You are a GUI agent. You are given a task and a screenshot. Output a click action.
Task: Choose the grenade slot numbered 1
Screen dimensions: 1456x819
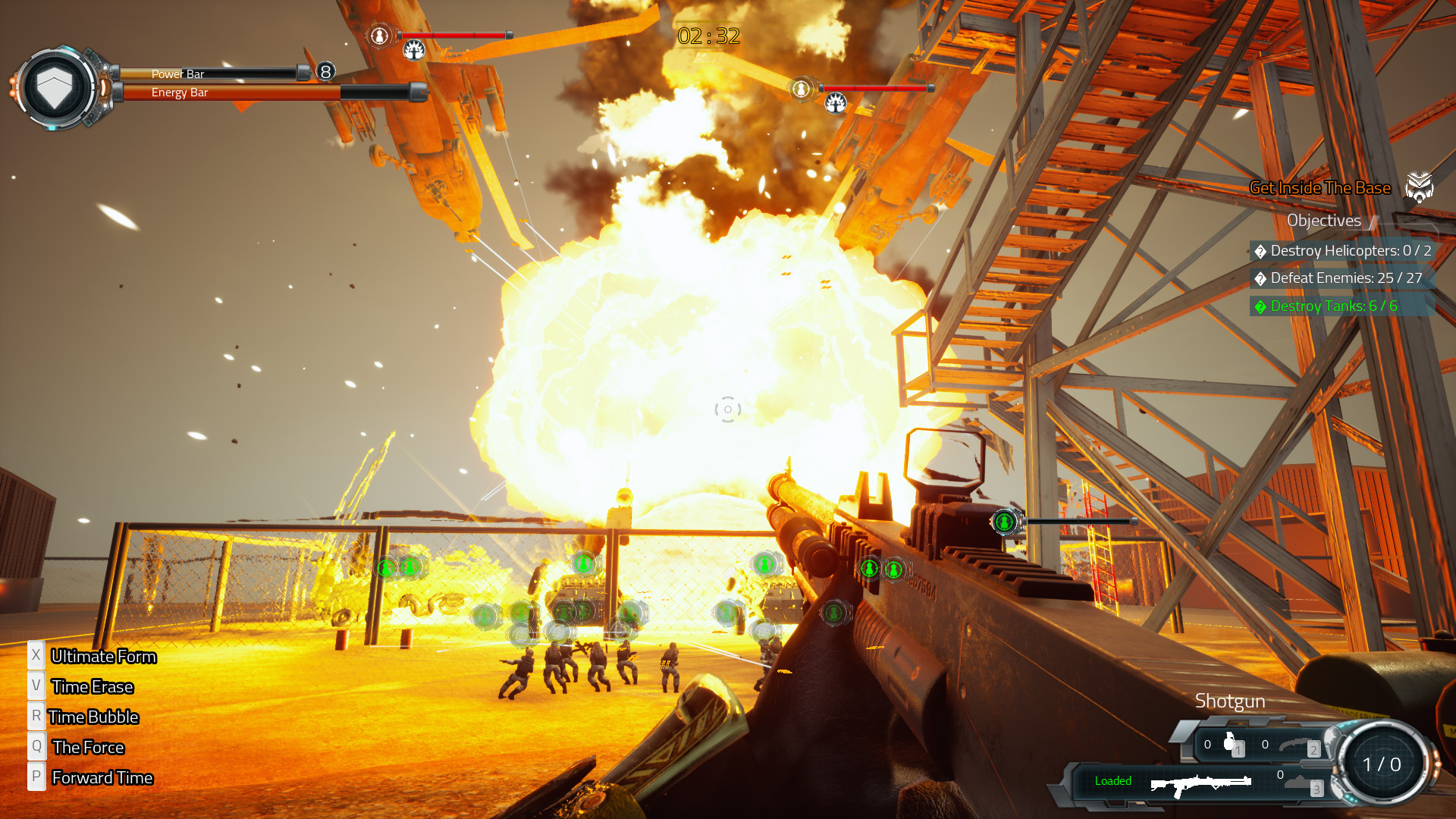click(x=1231, y=745)
